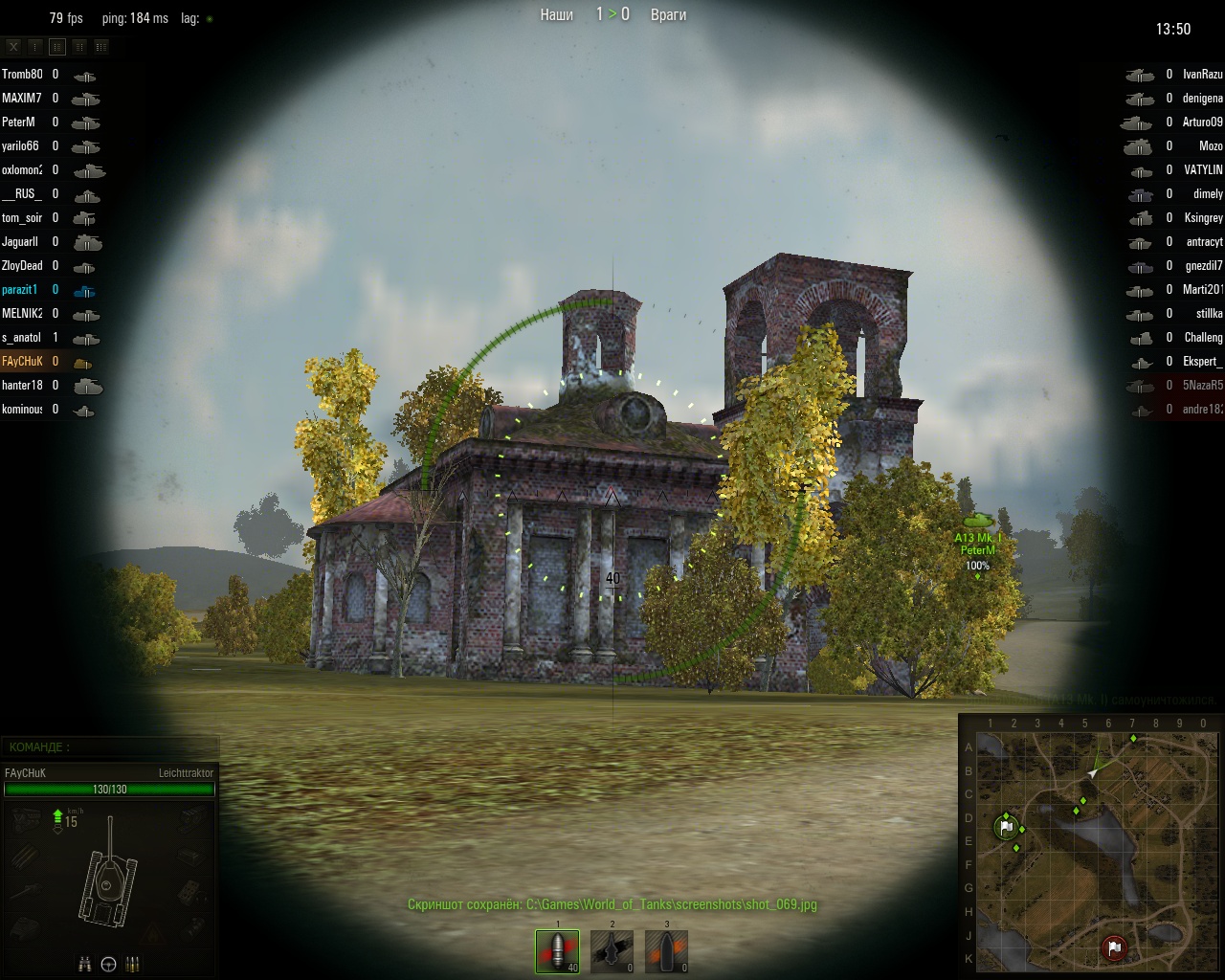Click the binoculars consumable icon

coord(86,964)
